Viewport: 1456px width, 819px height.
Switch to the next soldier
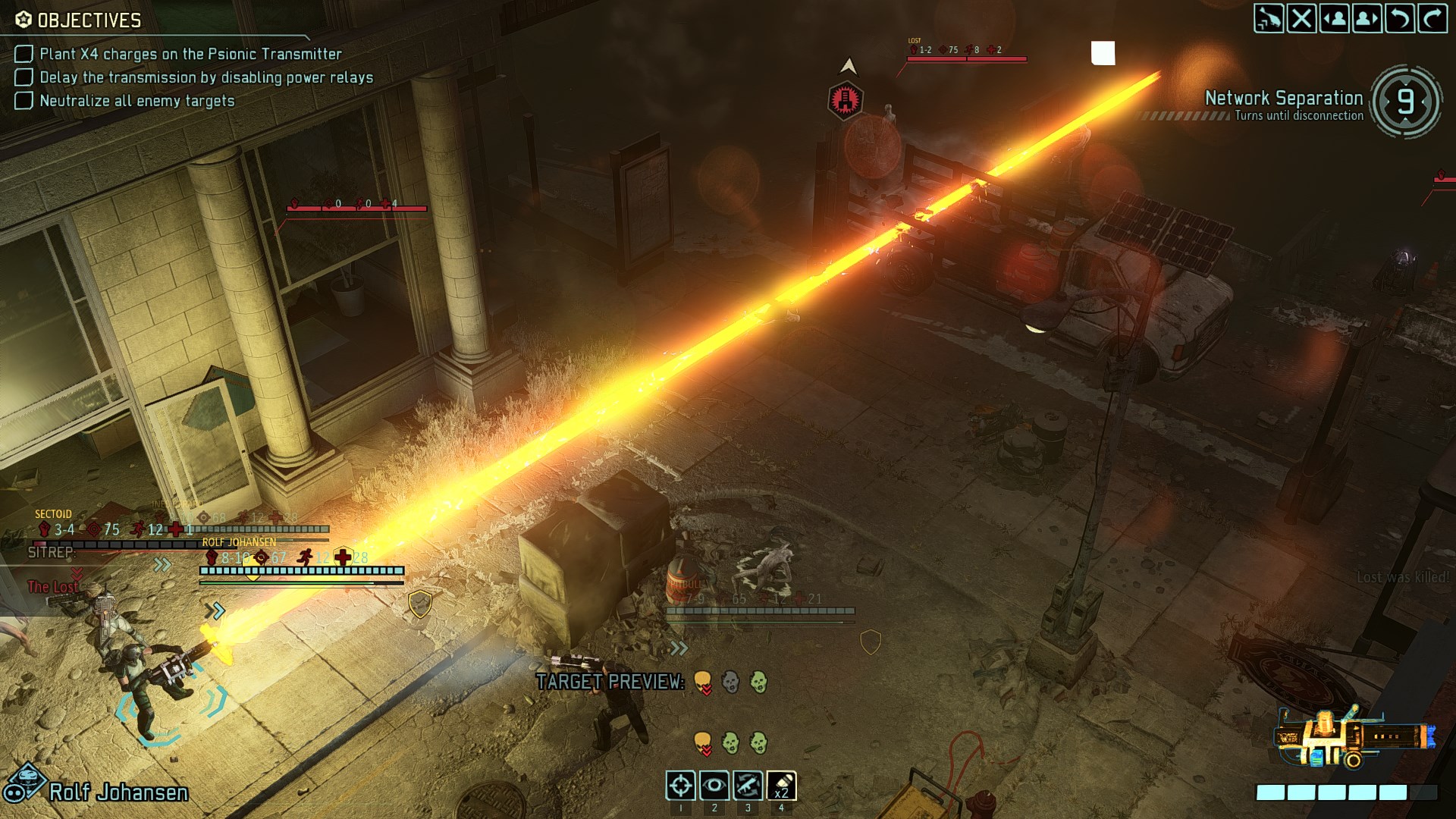tap(1367, 18)
